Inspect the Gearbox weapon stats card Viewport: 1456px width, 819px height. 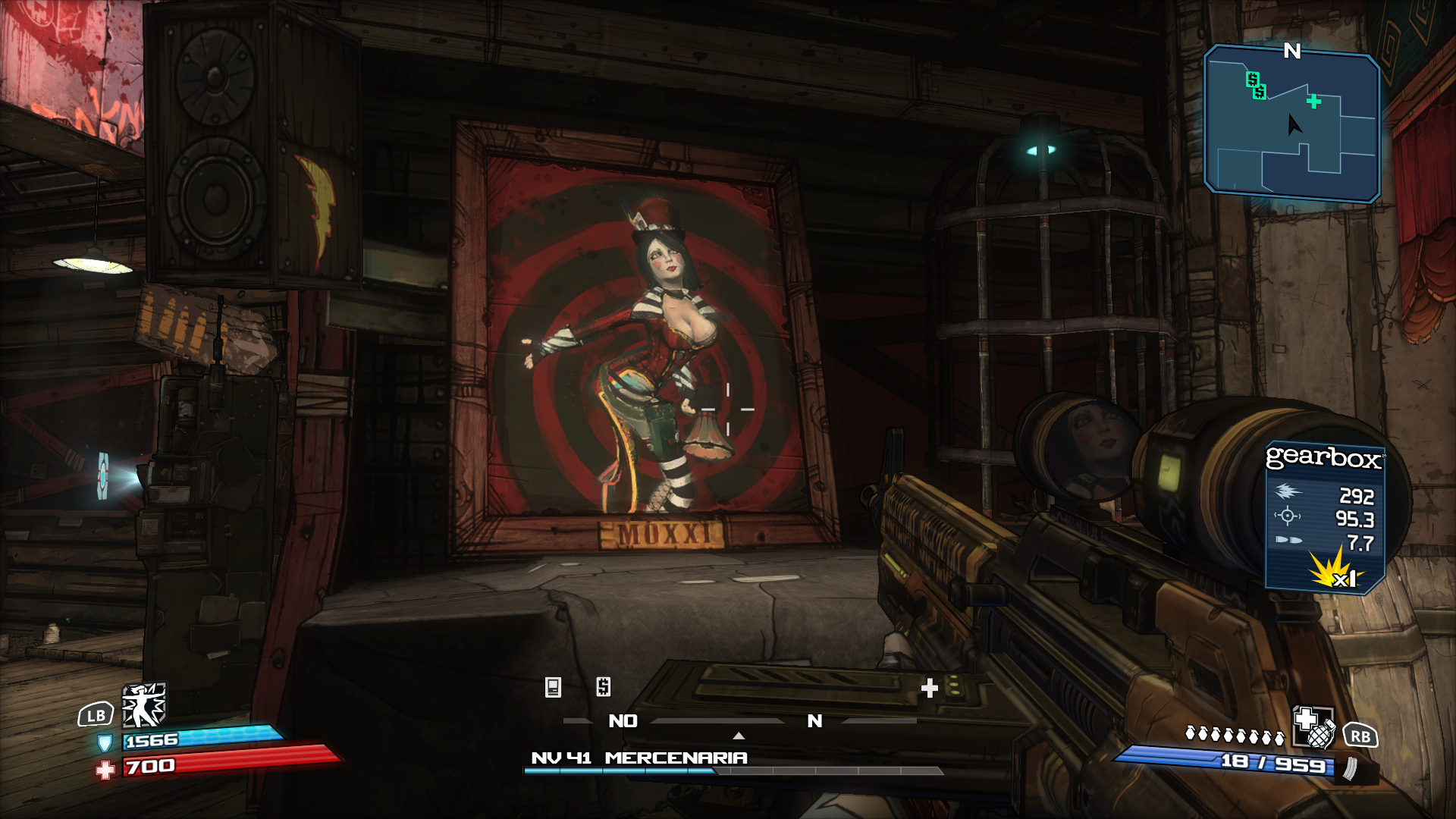click(1324, 516)
